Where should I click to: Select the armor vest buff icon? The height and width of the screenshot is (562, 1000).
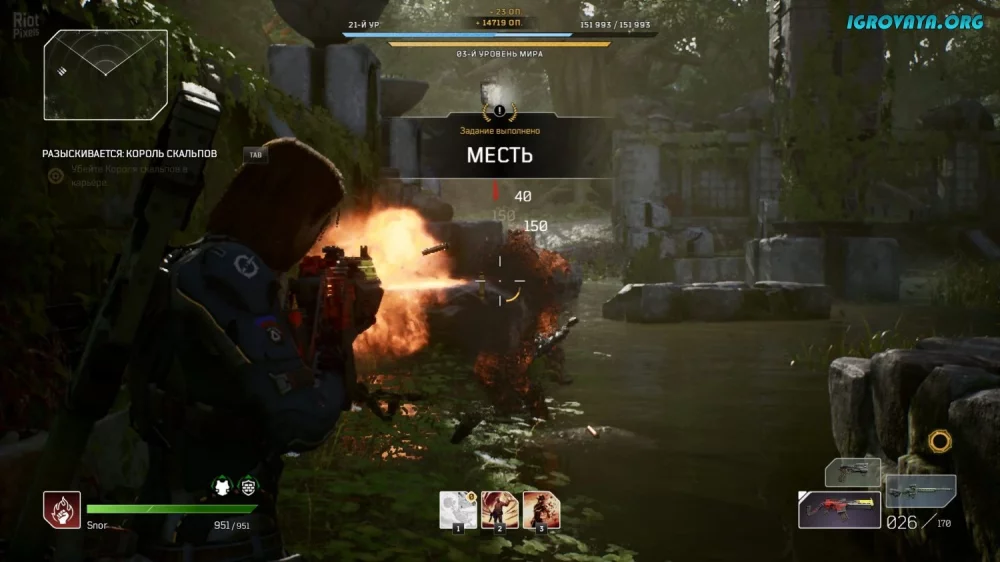[223, 487]
